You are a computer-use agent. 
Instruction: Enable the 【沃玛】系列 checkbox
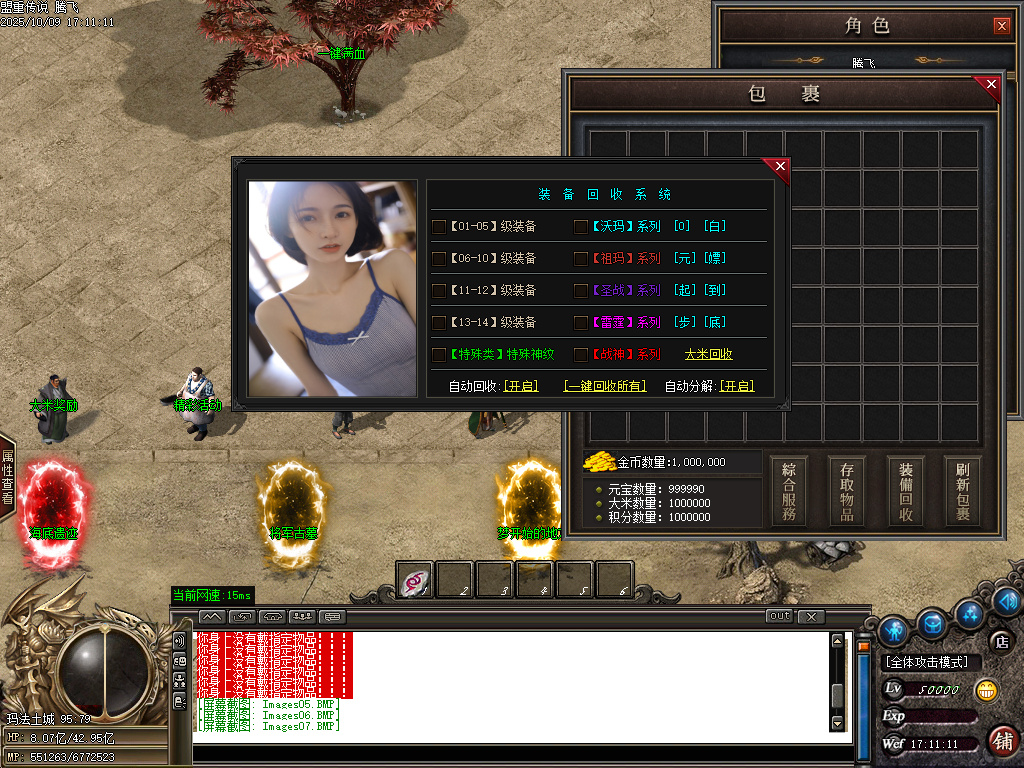pos(581,227)
